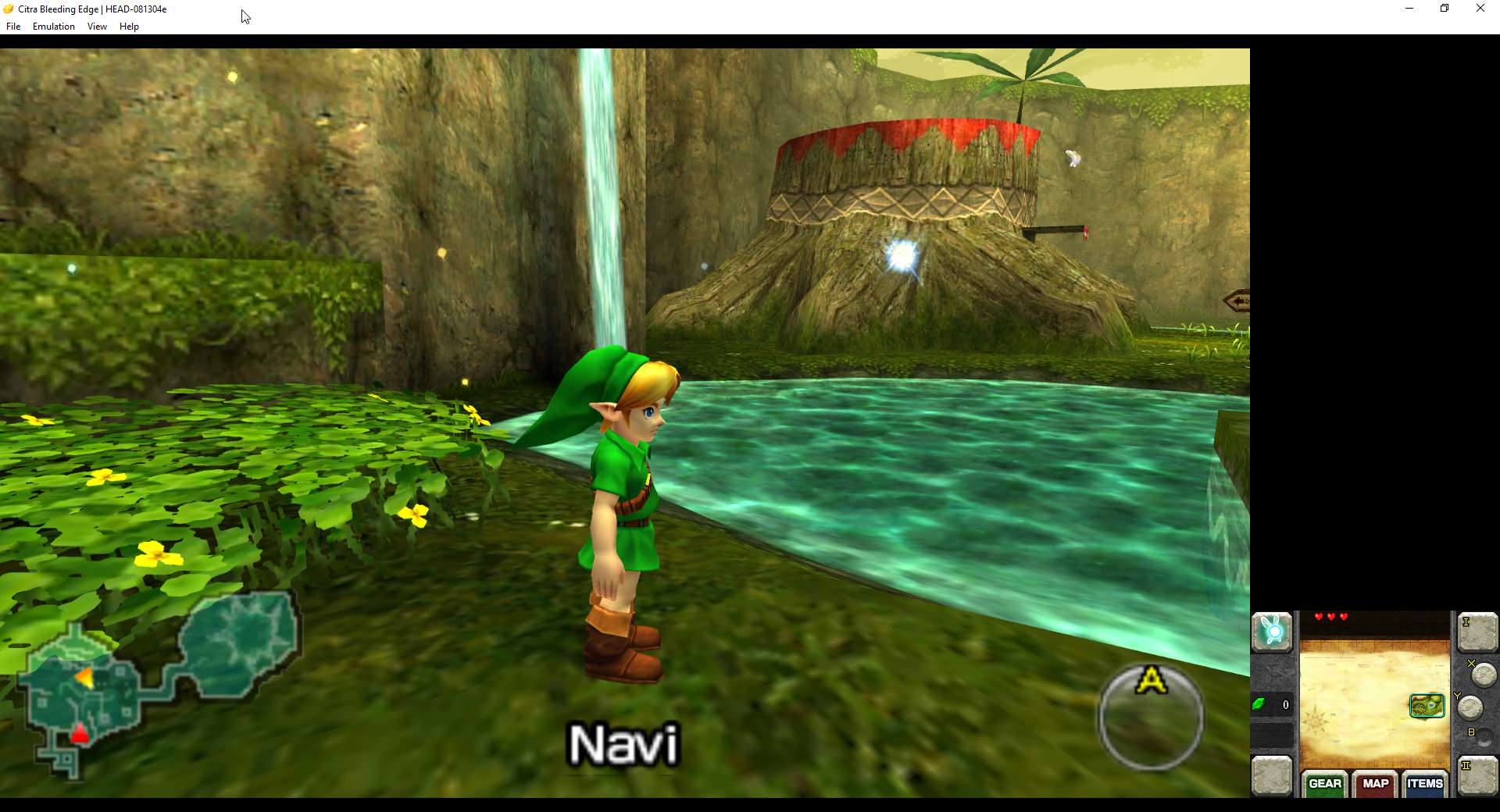Tap the Y button item slot
Image resolution: width=1500 pixels, height=812 pixels.
(1470, 707)
